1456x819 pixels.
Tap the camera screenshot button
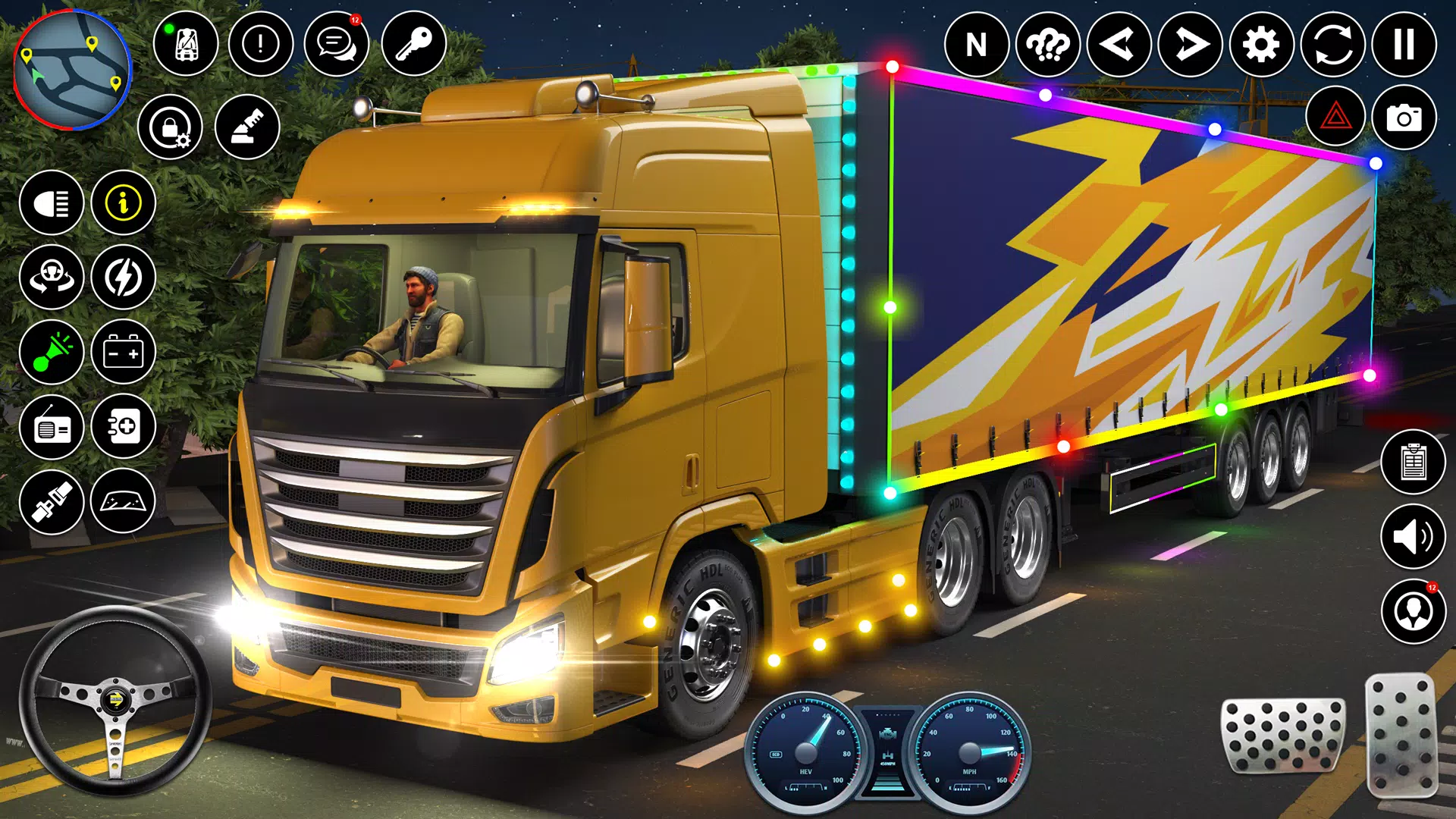point(1404,118)
